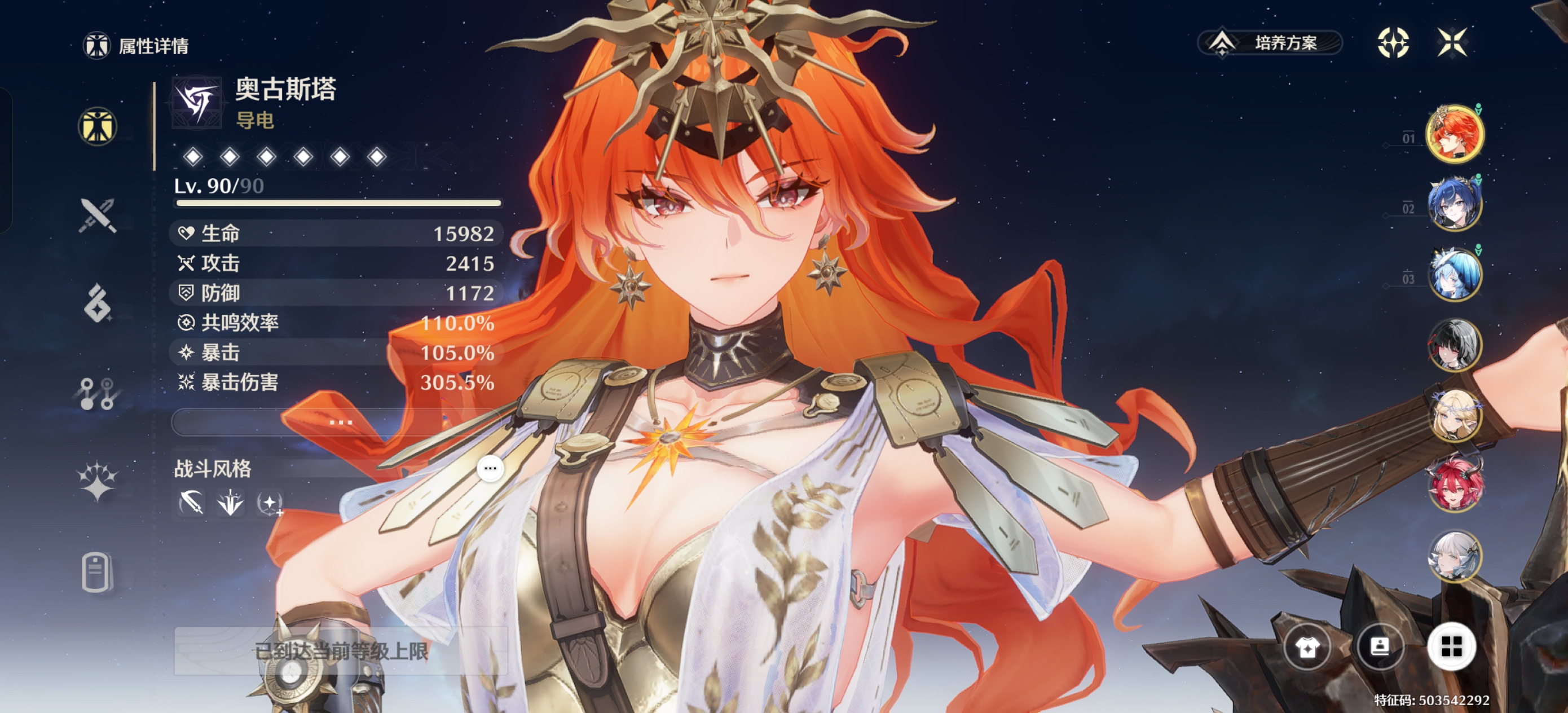The height and width of the screenshot is (713, 1568).
Task: Close the character screen with the X
Action: pos(1452,43)
